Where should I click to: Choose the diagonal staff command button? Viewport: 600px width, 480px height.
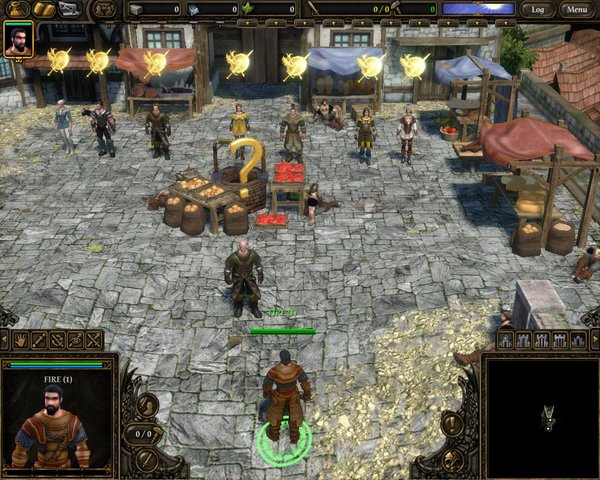38,340
